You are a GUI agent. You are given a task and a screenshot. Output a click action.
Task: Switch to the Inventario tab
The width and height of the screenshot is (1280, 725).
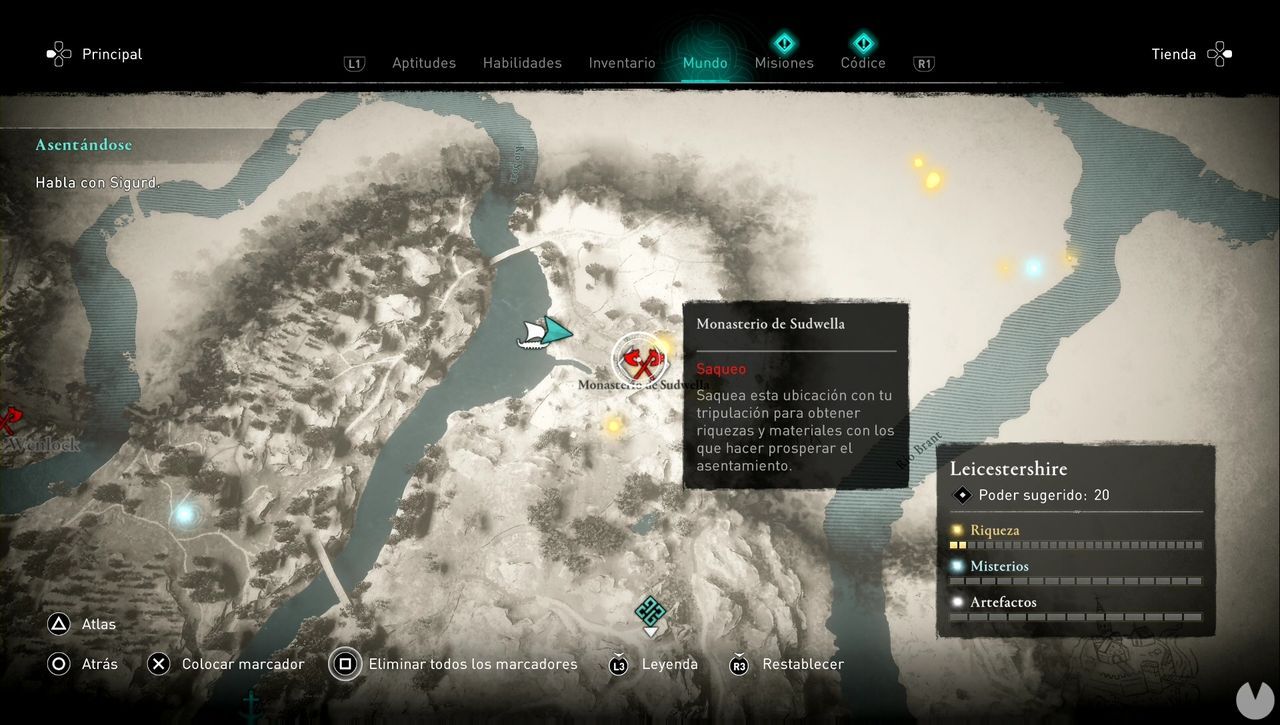(622, 62)
